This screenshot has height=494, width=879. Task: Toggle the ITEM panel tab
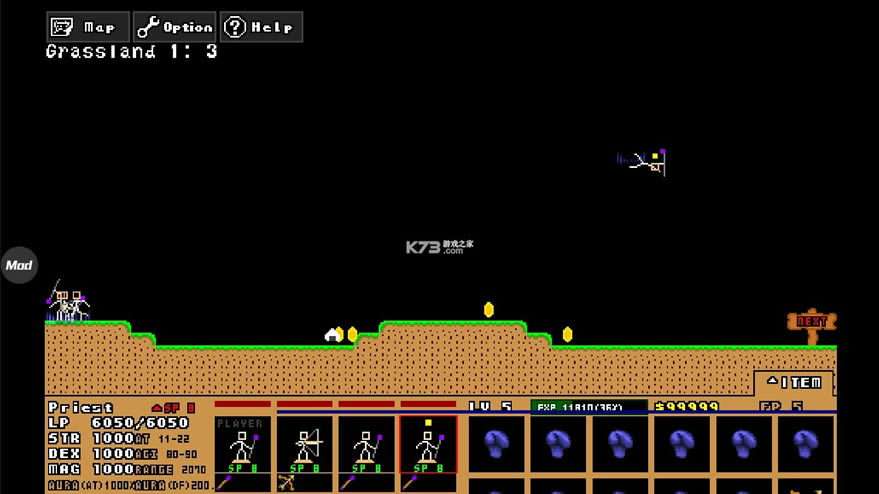point(794,382)
